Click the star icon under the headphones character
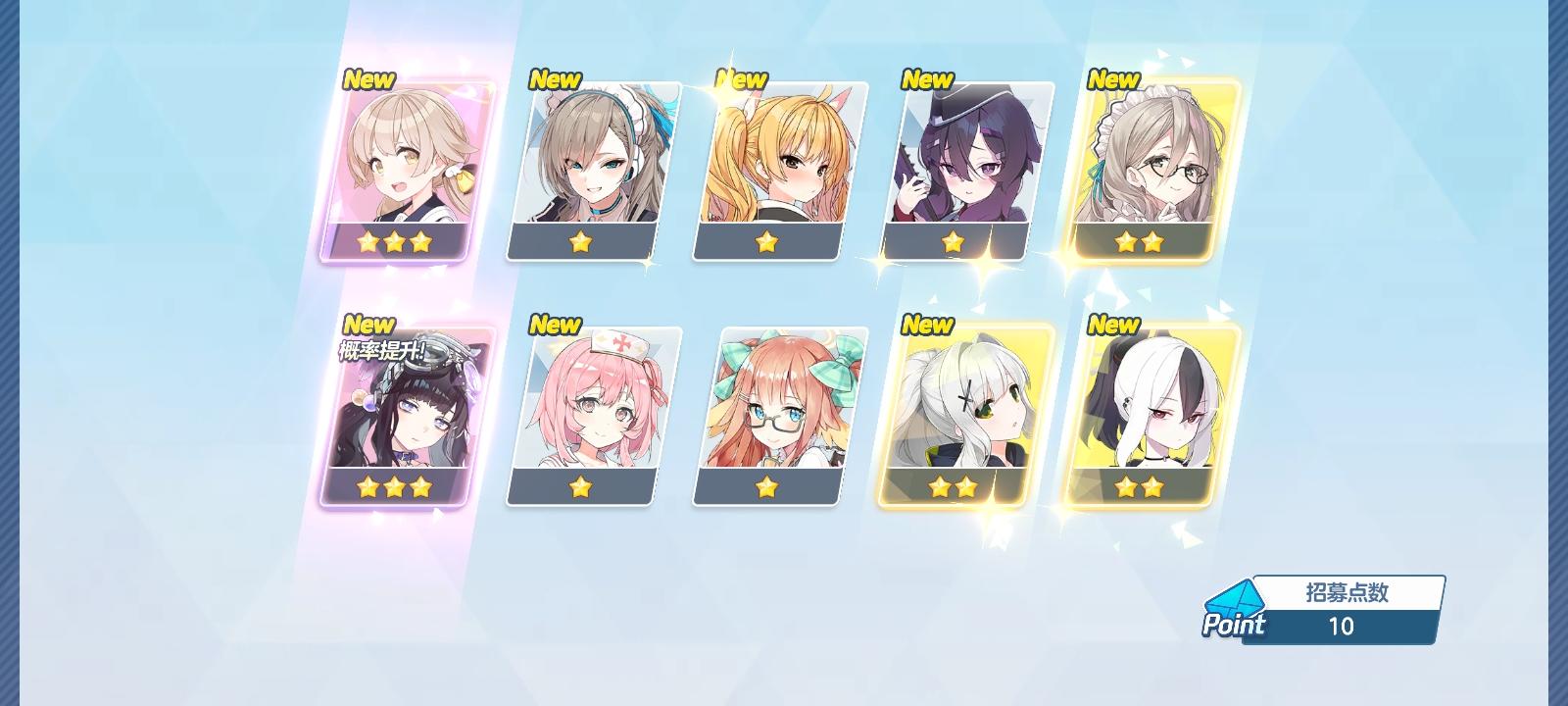The image size is (1568, 706). tap(579, 243)
